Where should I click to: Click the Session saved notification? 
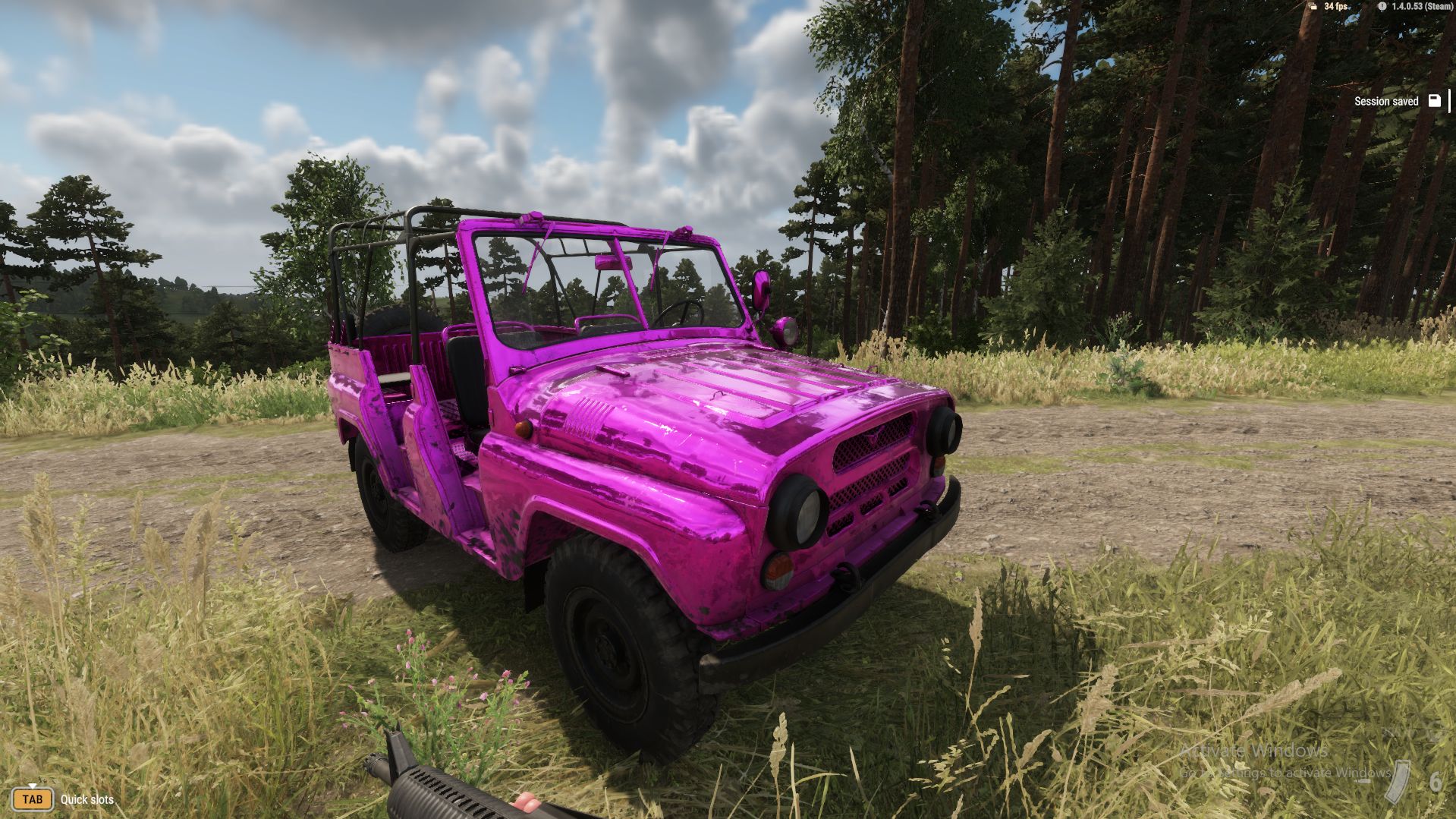pos(1387,101)
